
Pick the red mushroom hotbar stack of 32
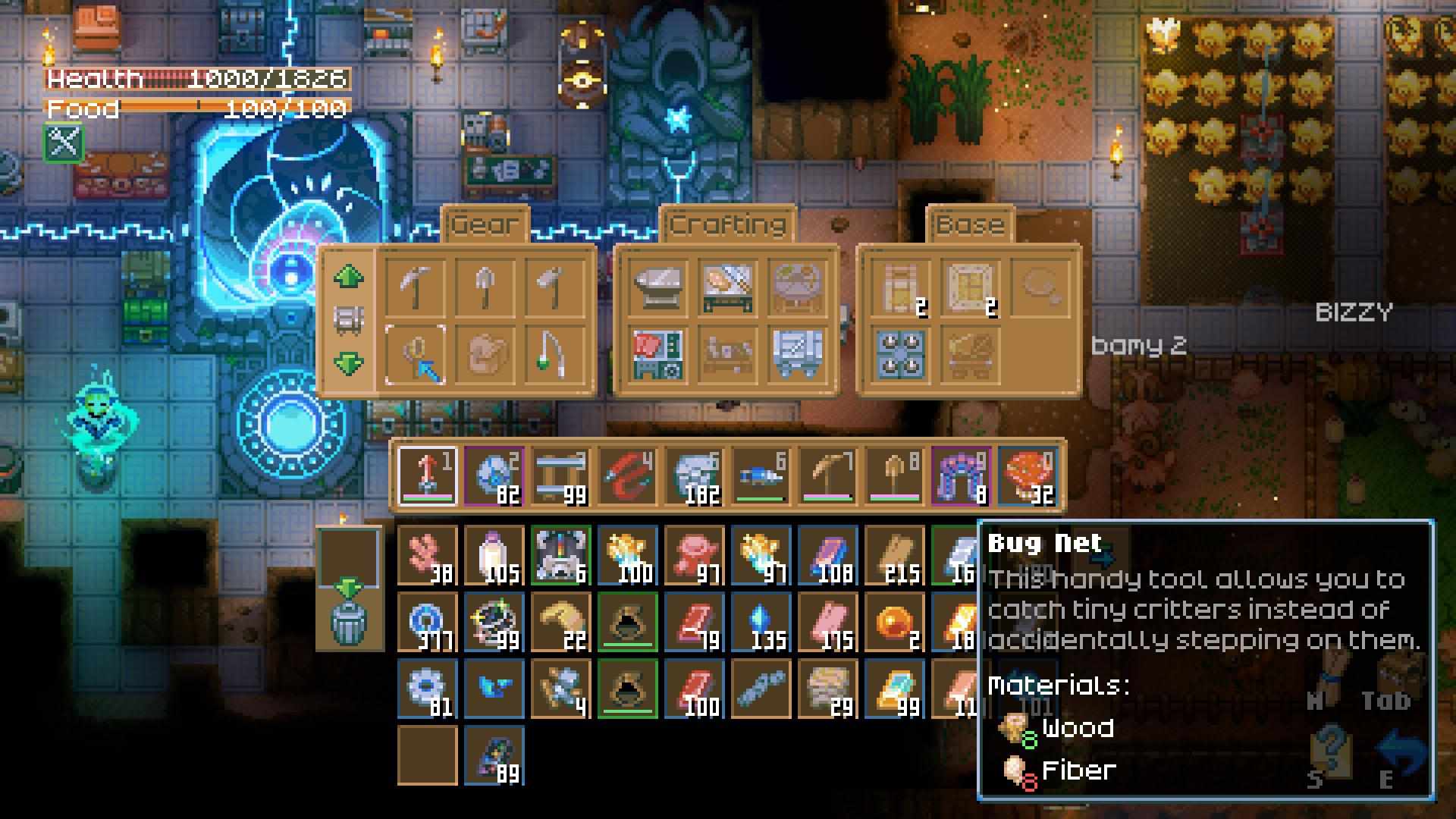click(x=1028, y=475)
